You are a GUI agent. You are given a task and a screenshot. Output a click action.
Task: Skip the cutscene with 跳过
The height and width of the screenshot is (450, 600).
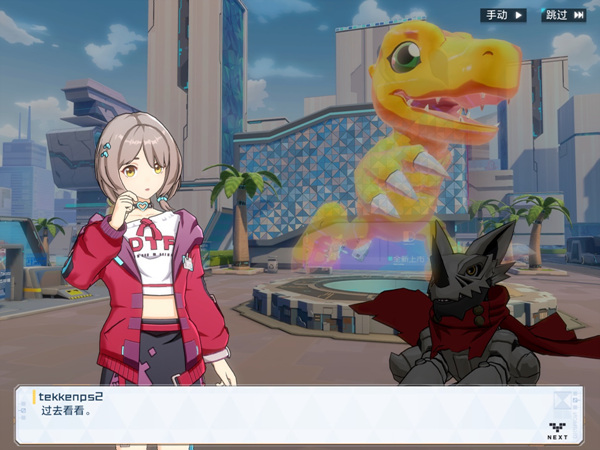(x=563, y=15)
